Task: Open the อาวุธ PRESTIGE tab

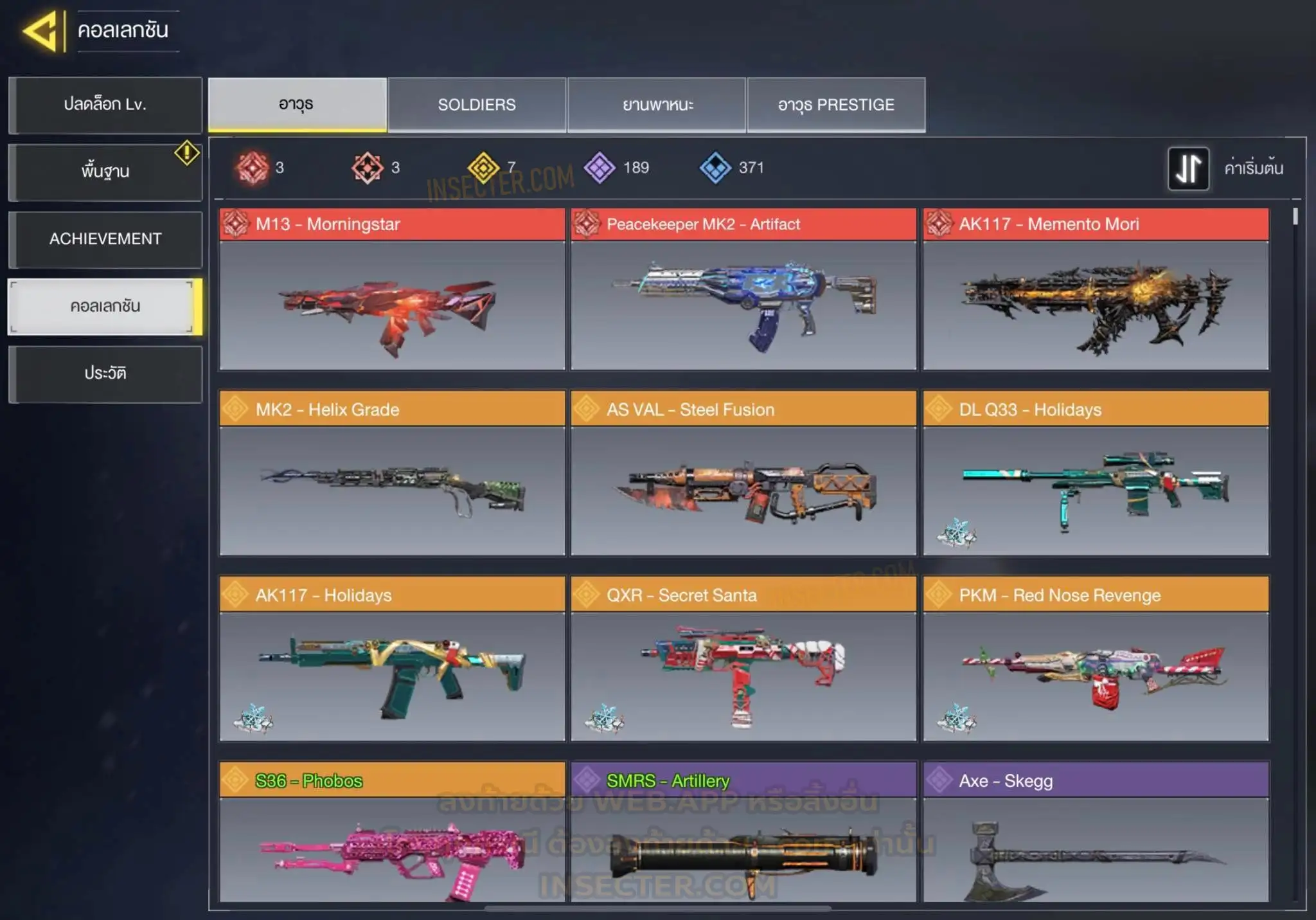Action: pos(836,105)
